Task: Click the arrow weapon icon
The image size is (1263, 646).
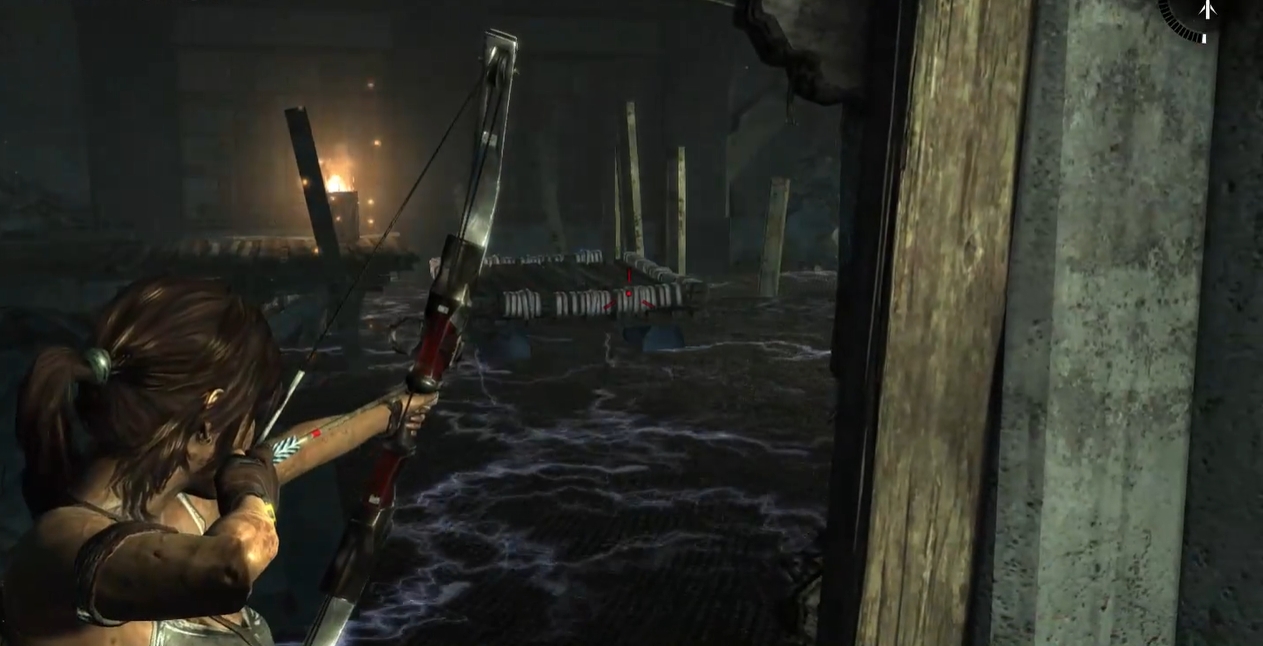Action: tap(1207, 10)
